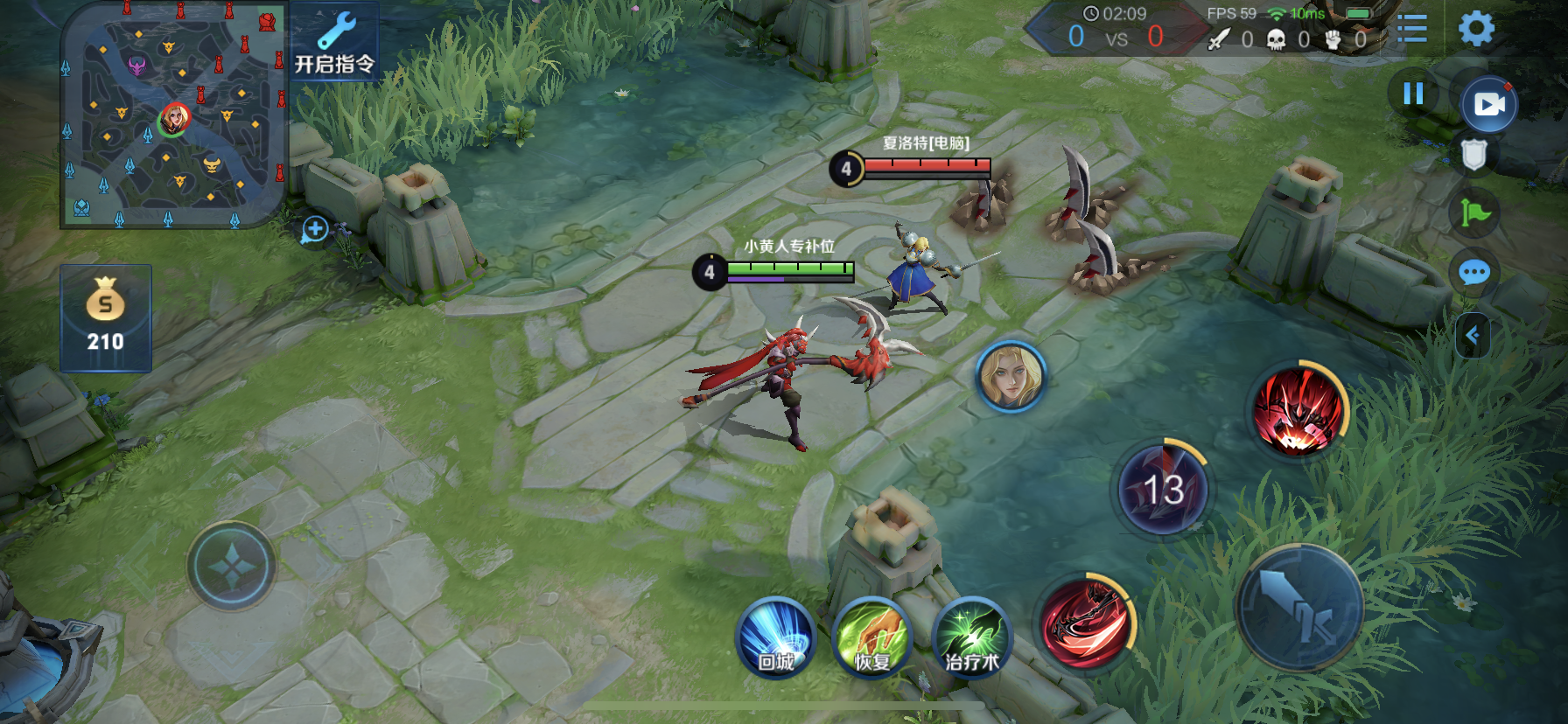Open the chat bubble messages

1474,273
